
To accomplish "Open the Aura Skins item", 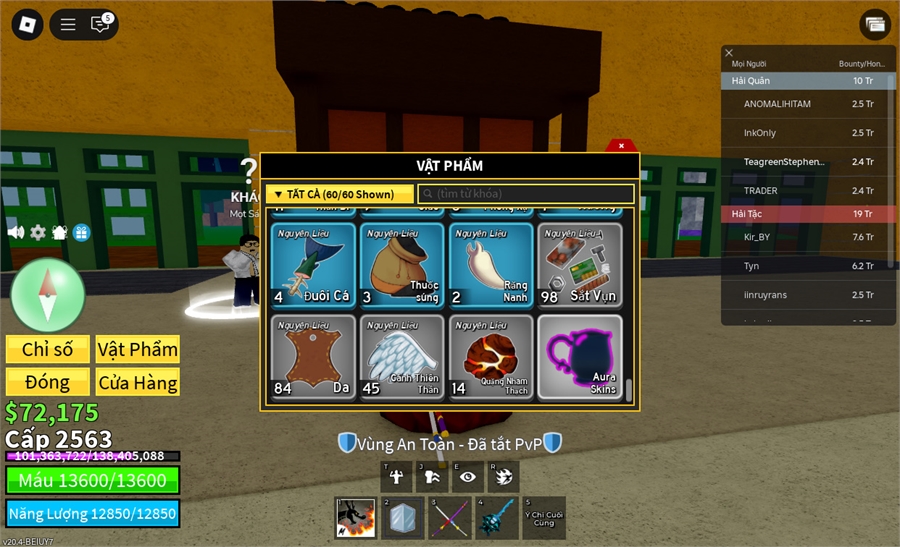I will coord(580,357).
